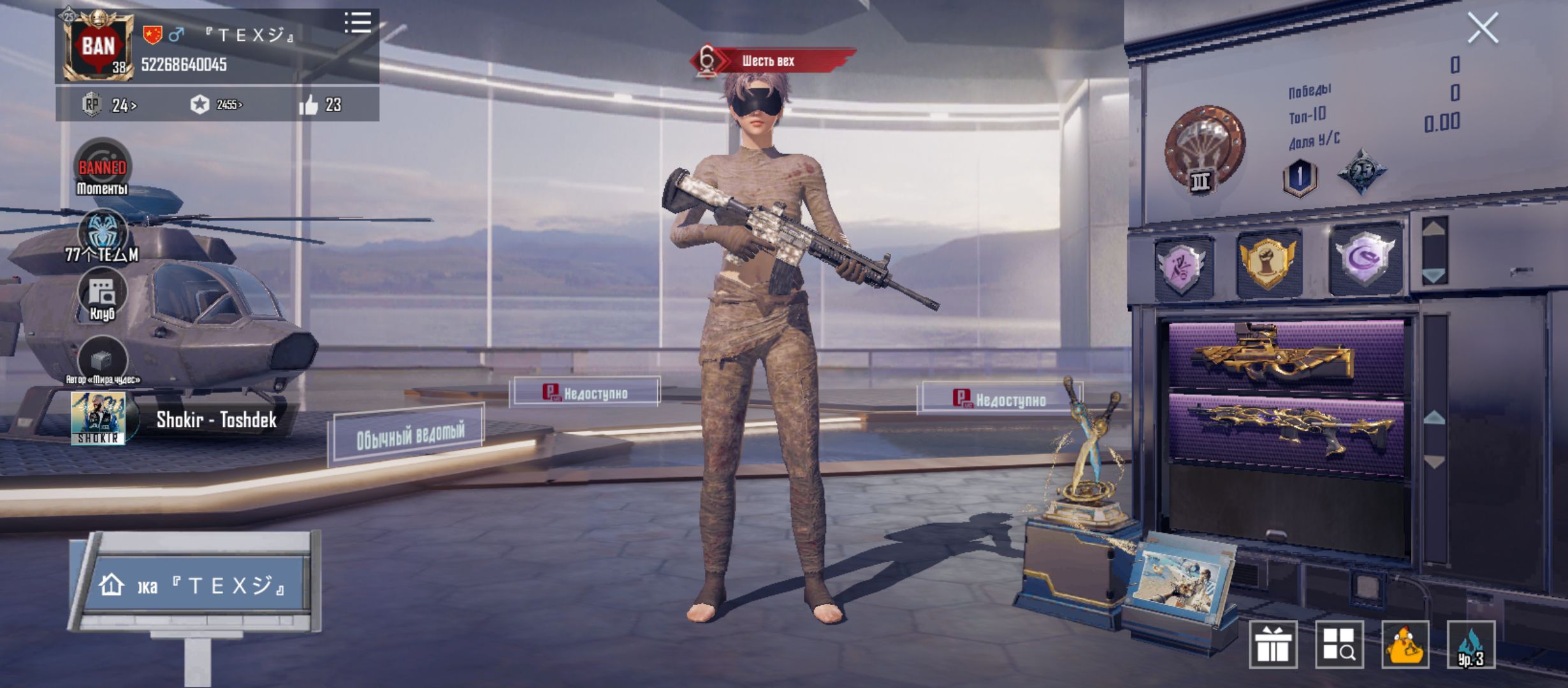
Task: View the 2455 star points
Action: click(x=217, y=104)
